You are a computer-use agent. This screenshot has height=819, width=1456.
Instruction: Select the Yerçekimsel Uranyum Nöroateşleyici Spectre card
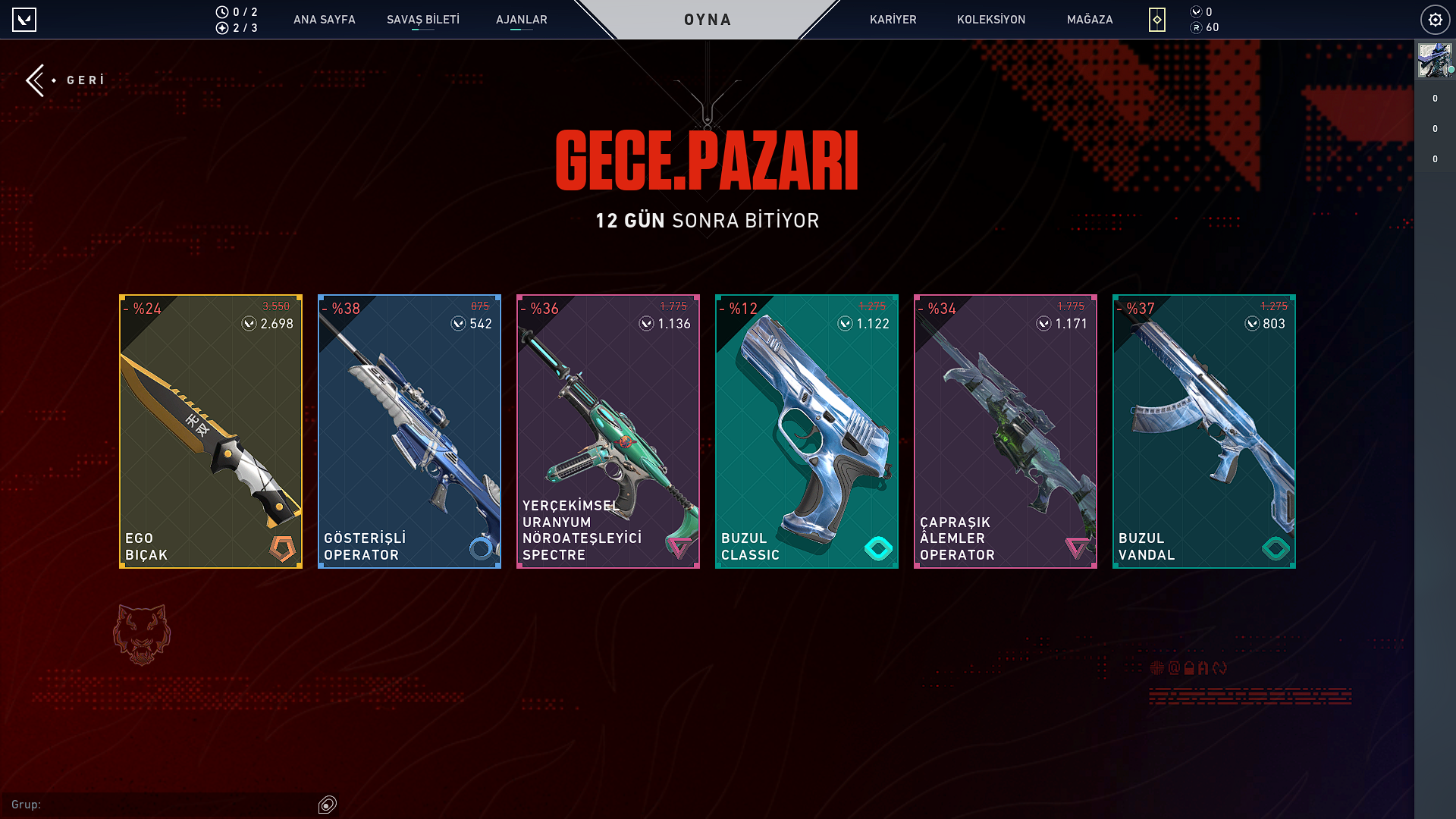(x=608, y=431)
